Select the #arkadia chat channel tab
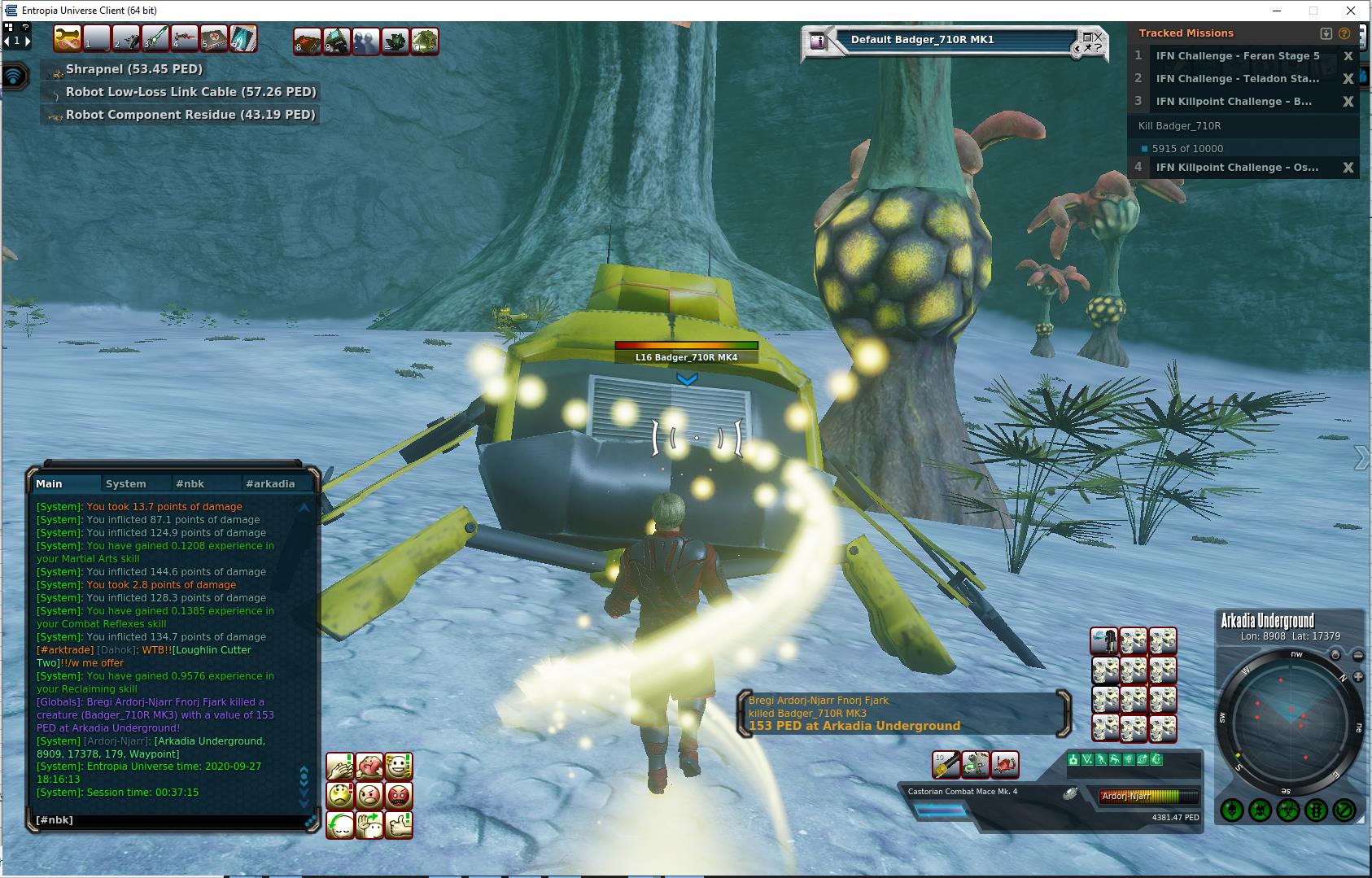Viewport: 1372px width, 878px height. point(270,483)
